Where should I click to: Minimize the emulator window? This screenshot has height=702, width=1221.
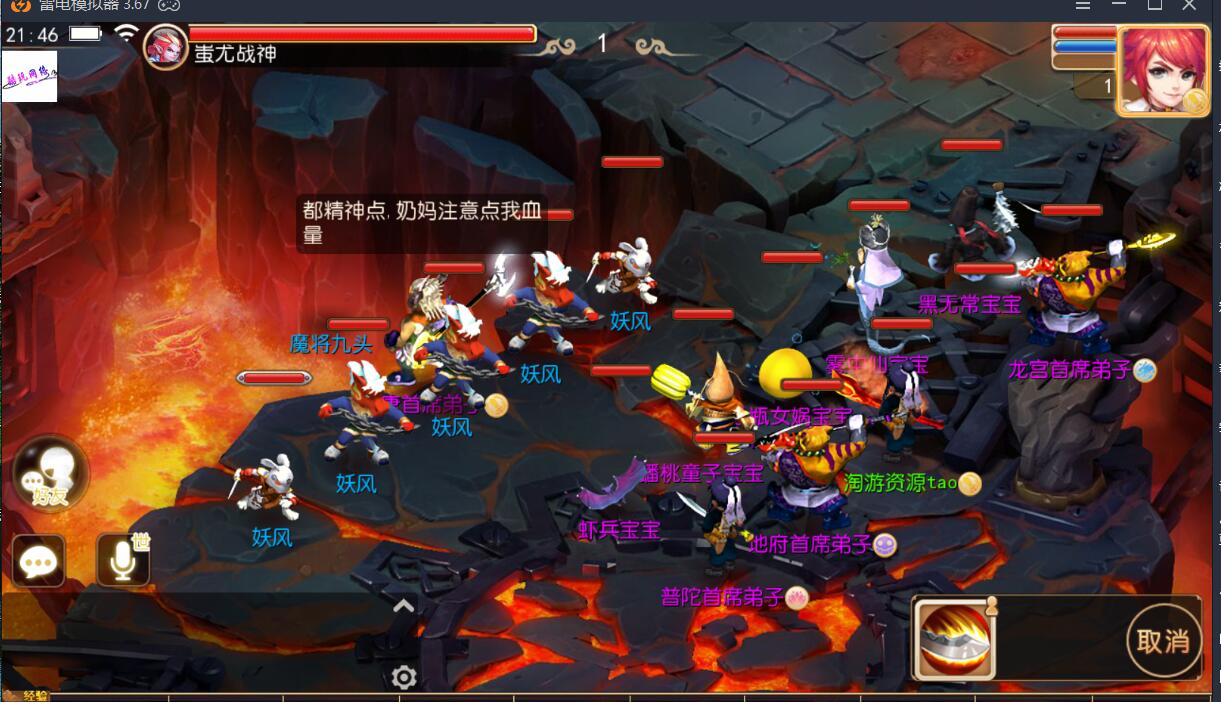[1119, 5]
